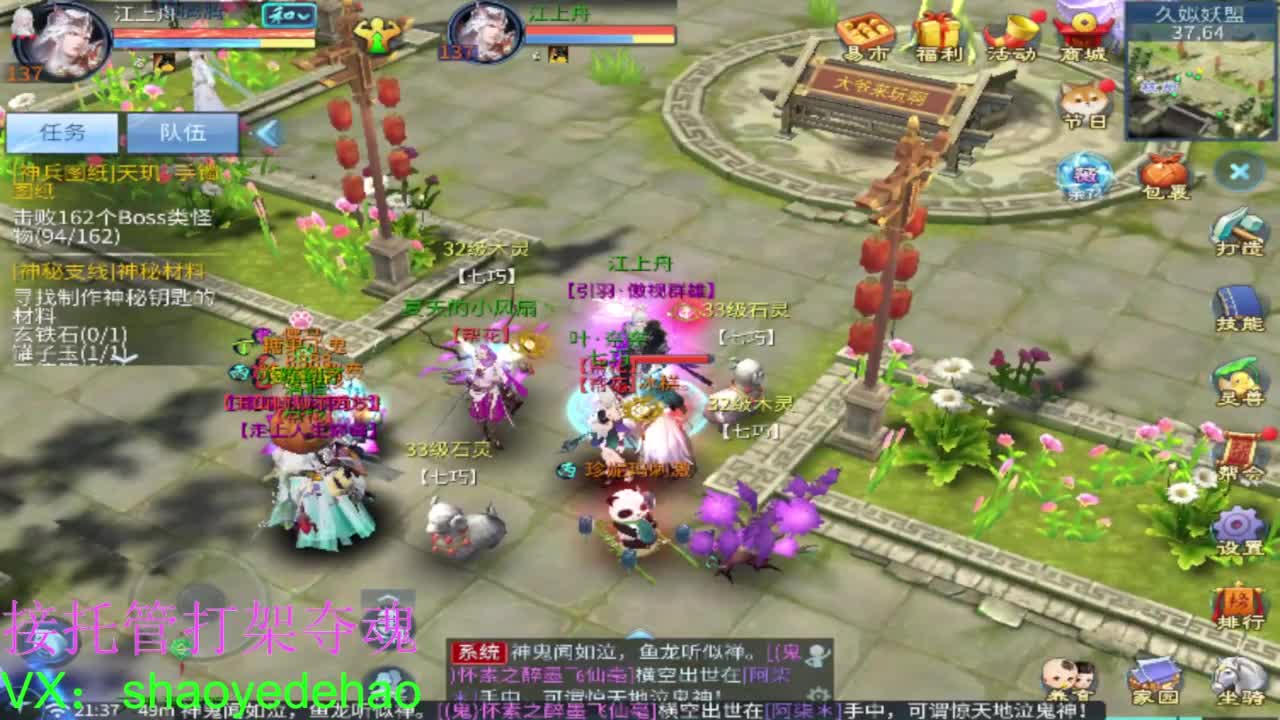Switch to the 队伍 team tab

[x=183, y=133]
